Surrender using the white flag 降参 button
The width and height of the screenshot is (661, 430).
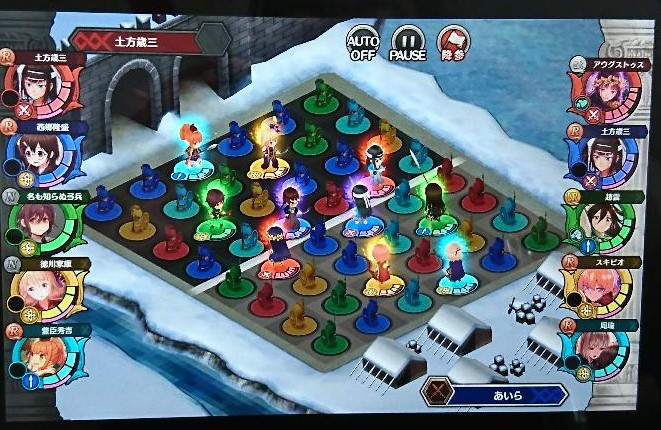pyautogui.click(x=453, y=43)
